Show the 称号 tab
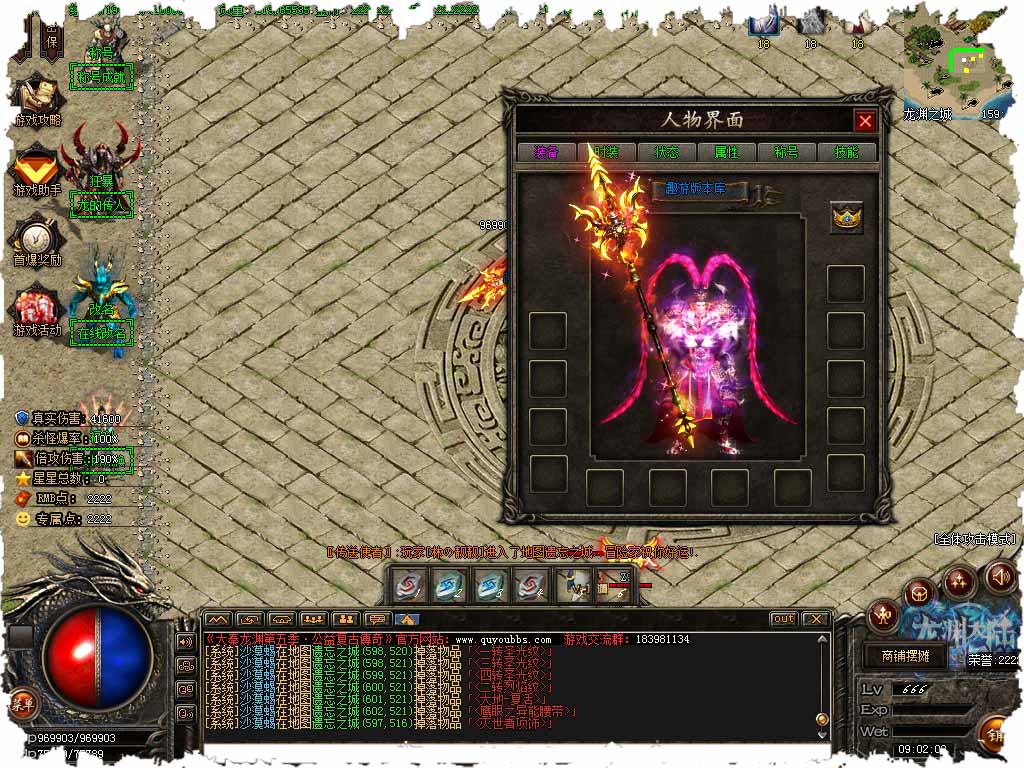1024x768 pixels. click(786, 153)
